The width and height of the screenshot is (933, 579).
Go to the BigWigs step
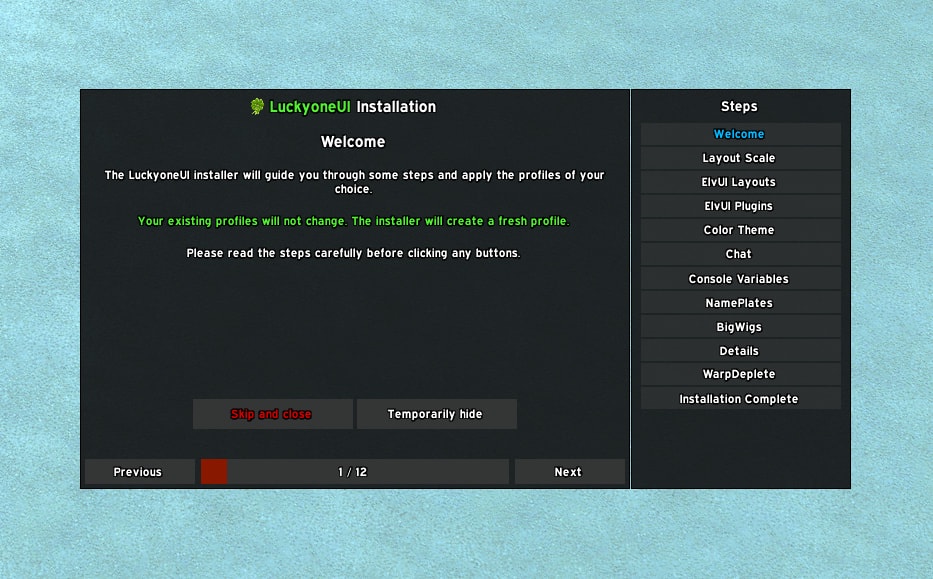point(740,327)
